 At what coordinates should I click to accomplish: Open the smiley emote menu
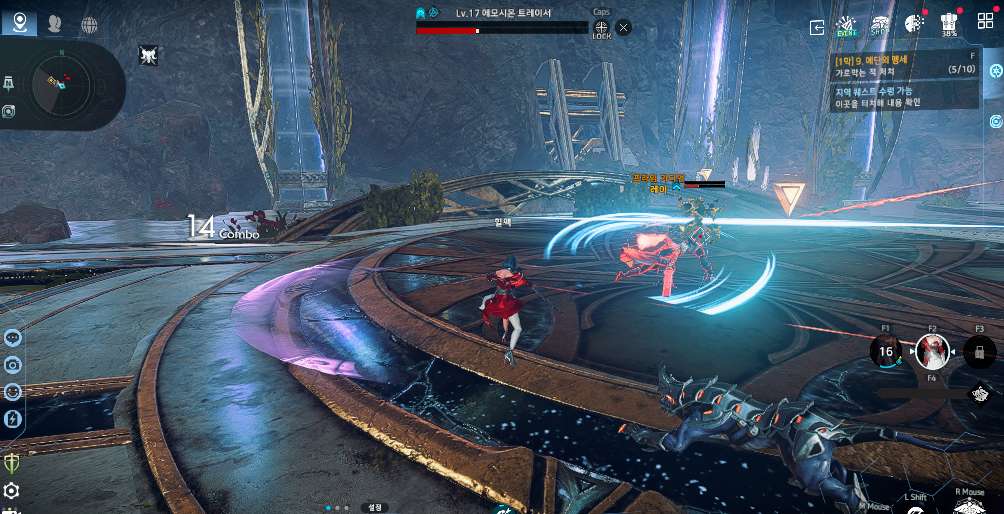click(x=13, y=391)
